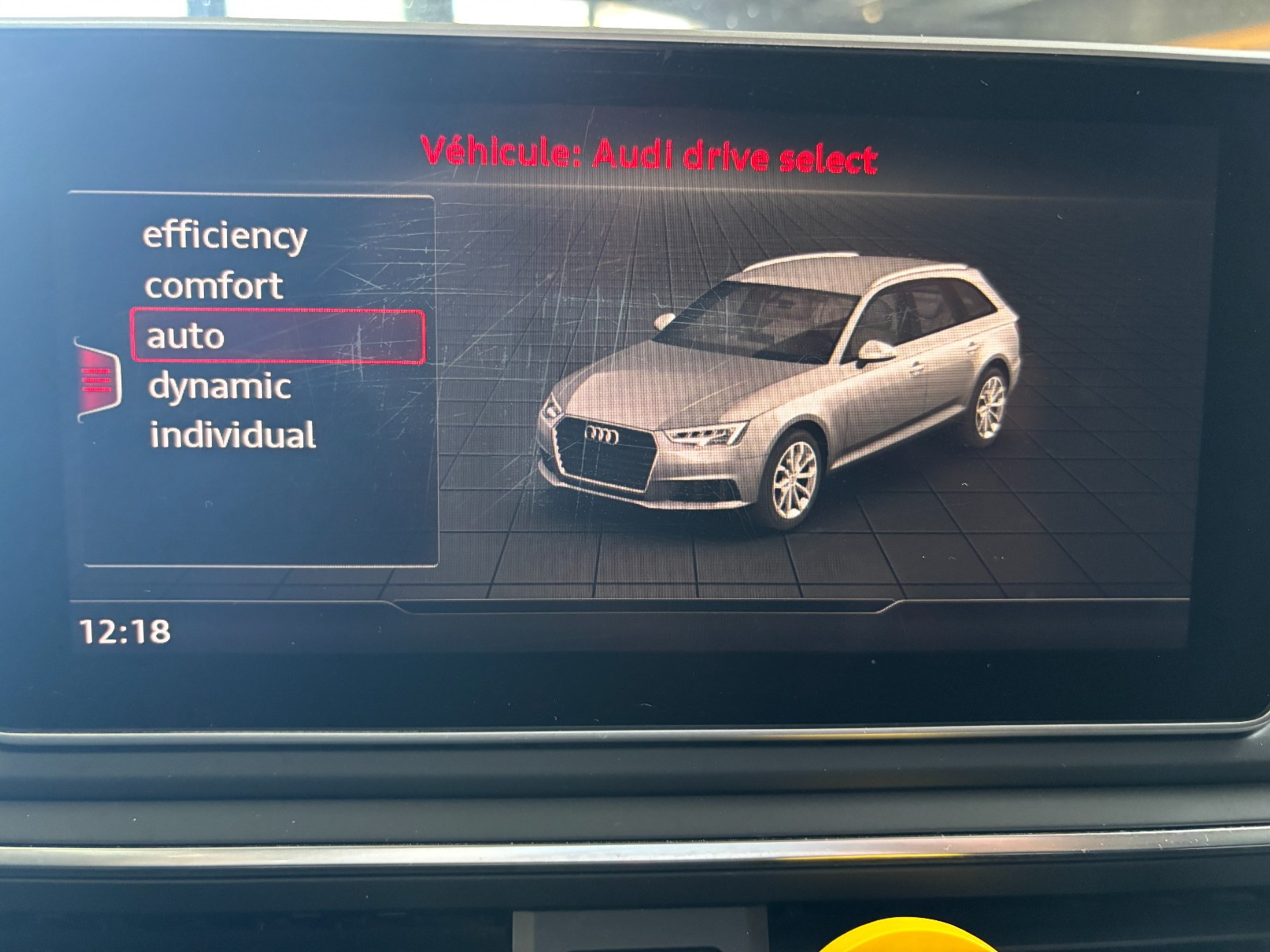Choose the individual drive mode

coord(233,436)
